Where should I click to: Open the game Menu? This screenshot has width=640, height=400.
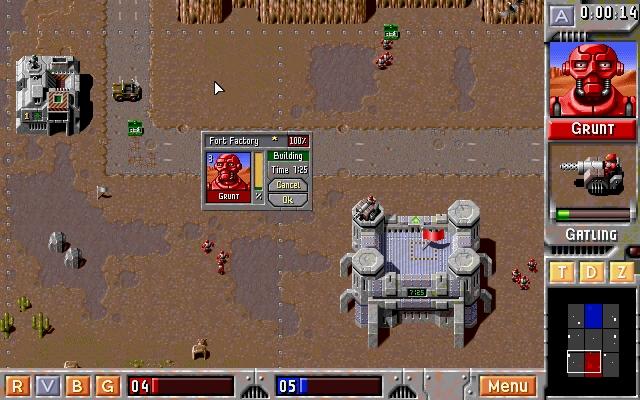pos(508,386)
